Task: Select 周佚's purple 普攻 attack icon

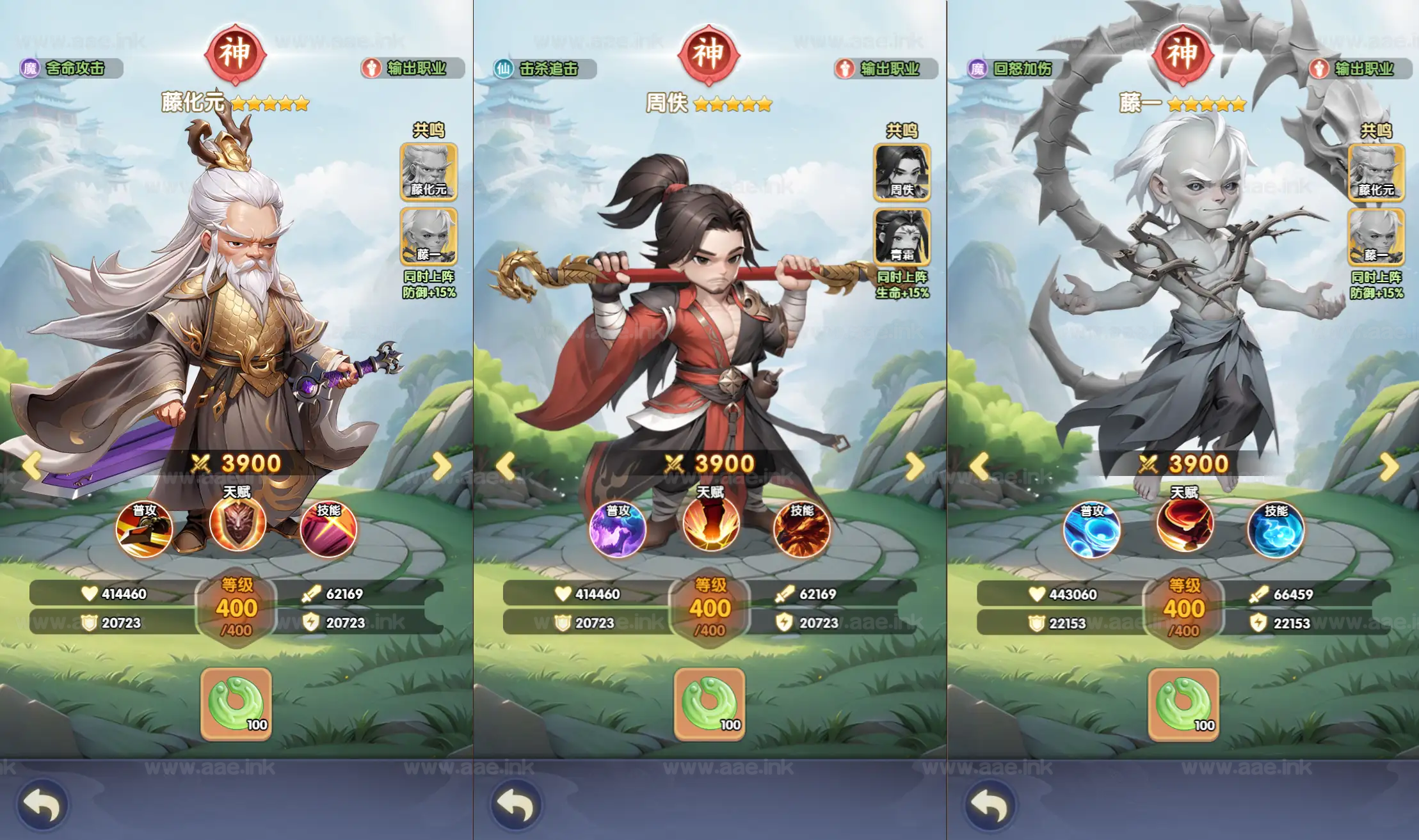Action: (619, 528)
